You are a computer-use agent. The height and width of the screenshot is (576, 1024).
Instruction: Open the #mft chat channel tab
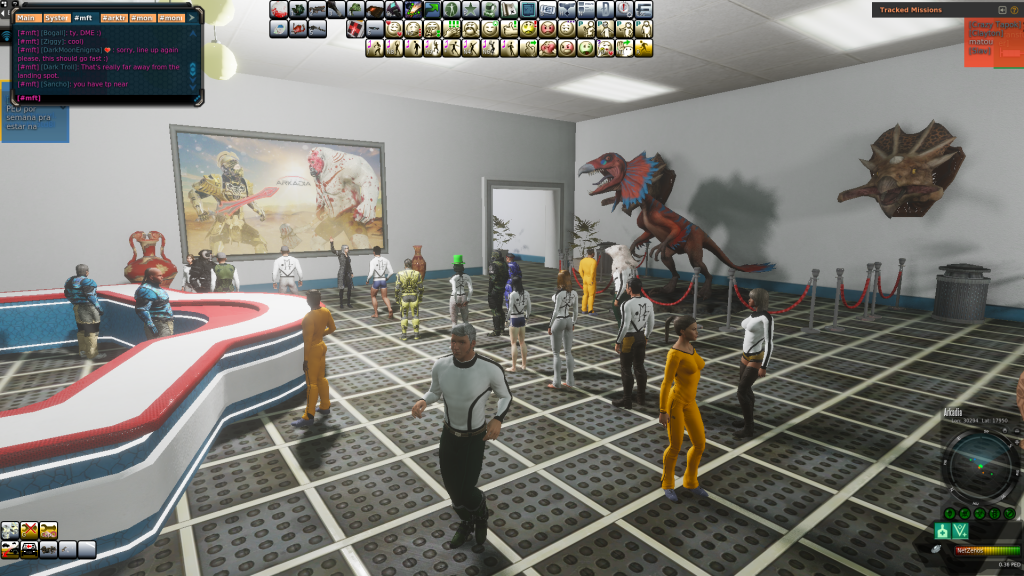pyautogui.click(x=83, y=18)
